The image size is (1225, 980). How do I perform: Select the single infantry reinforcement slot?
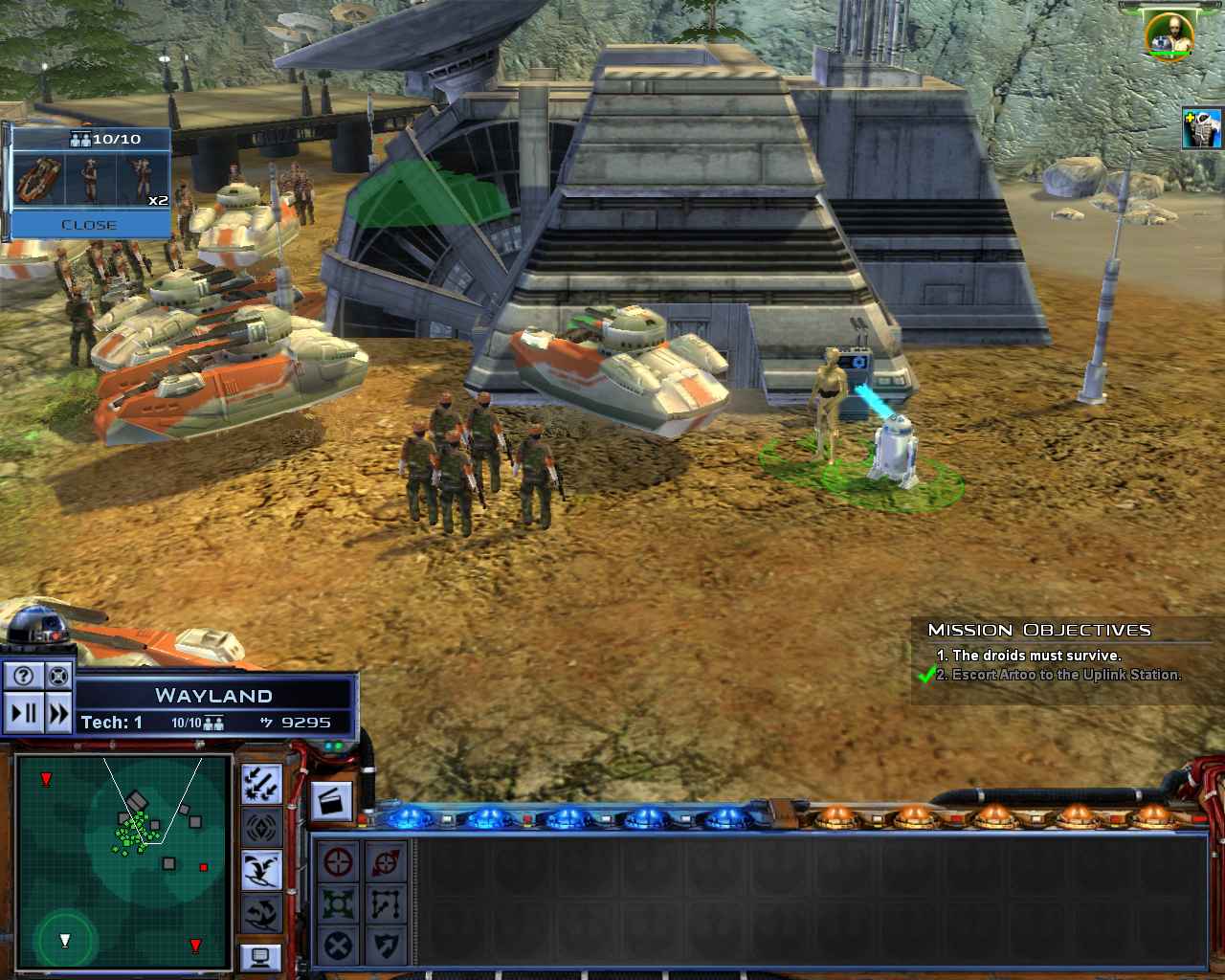[x=91, y=180]
